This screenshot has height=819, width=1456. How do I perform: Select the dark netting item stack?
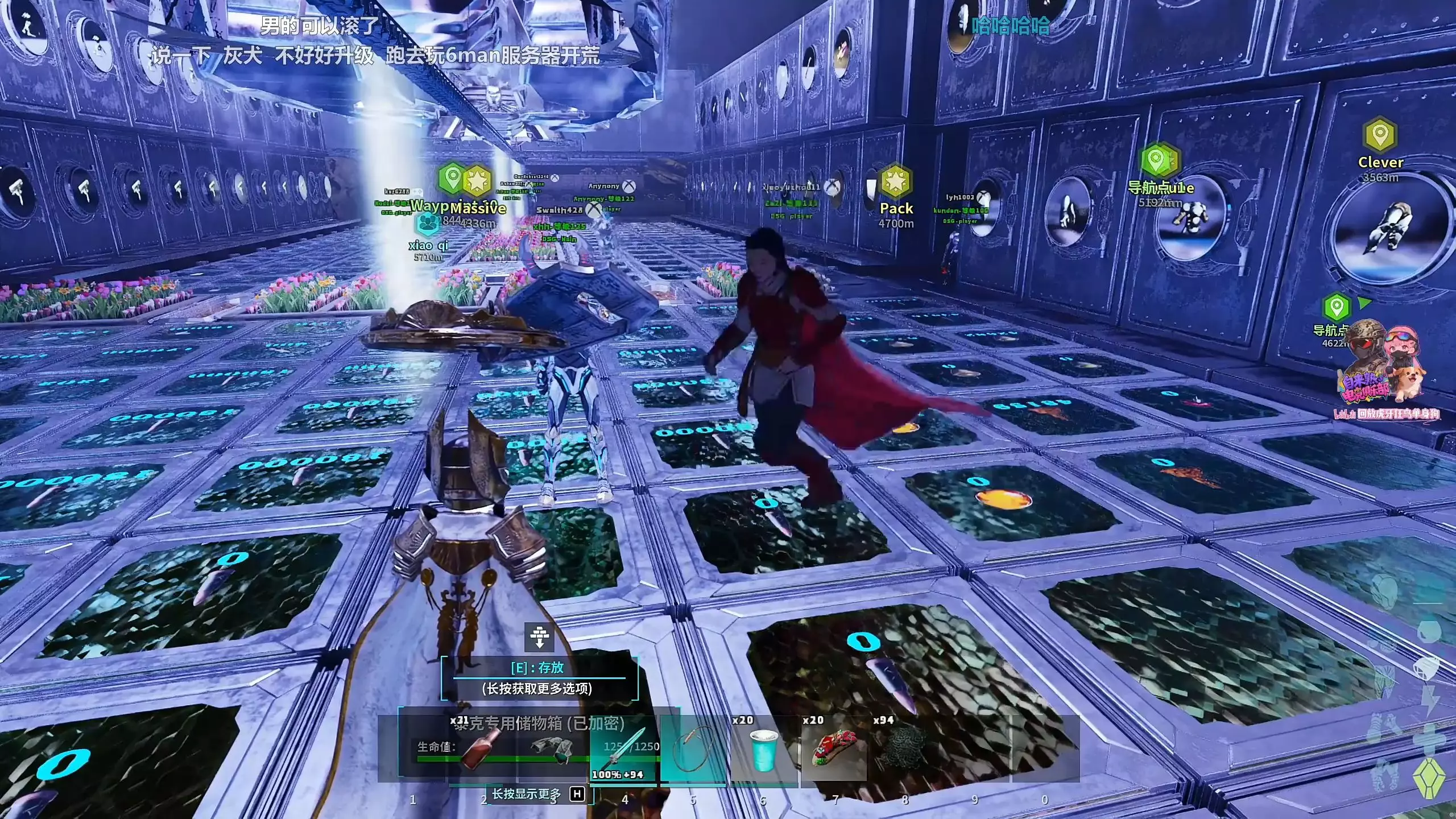coord(904,750)
